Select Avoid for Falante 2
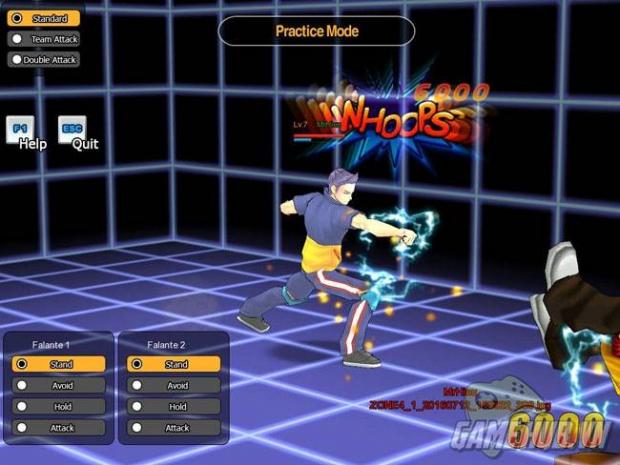620x465 pixels. click(174, 386)
